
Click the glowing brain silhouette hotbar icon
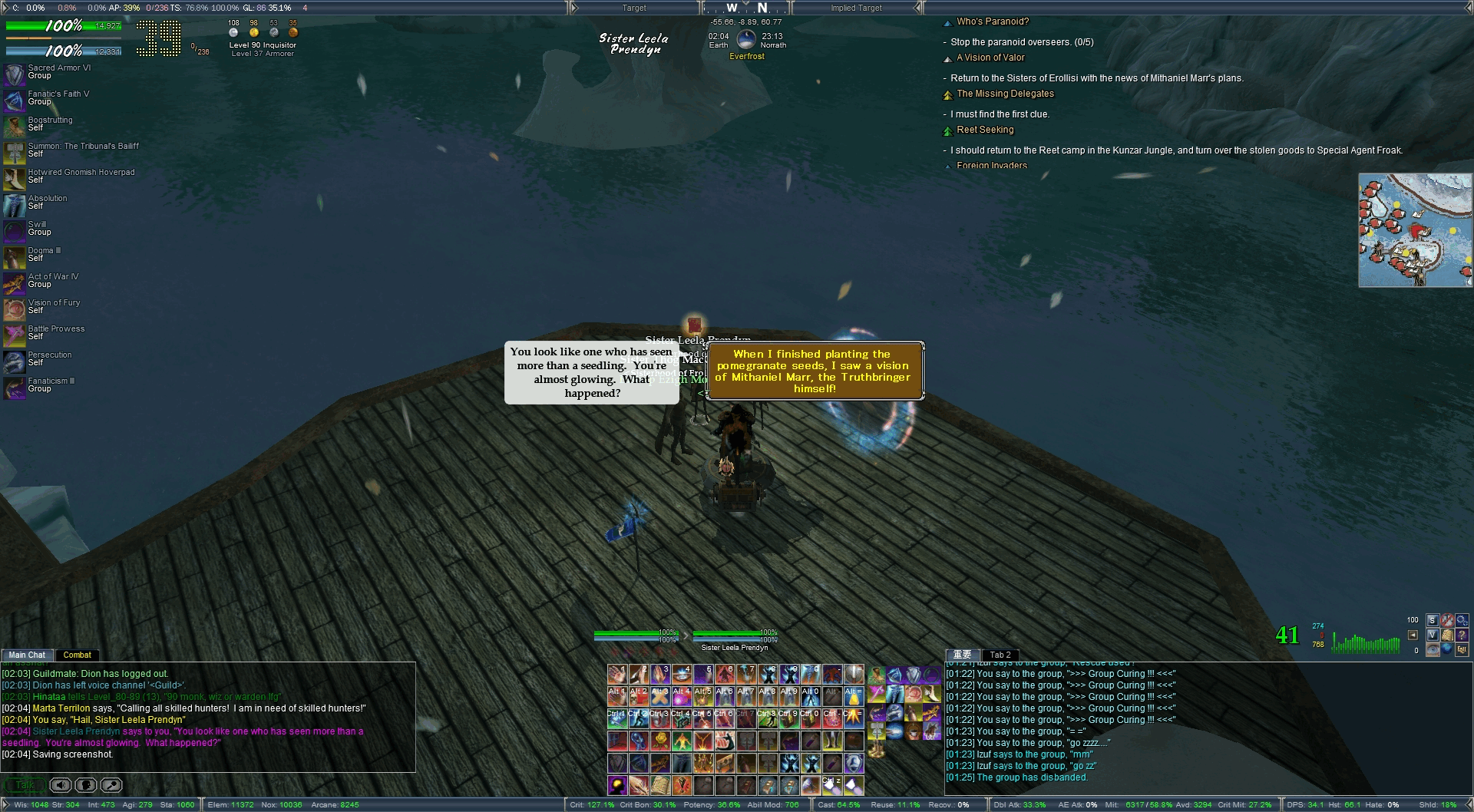click(617, 785)
